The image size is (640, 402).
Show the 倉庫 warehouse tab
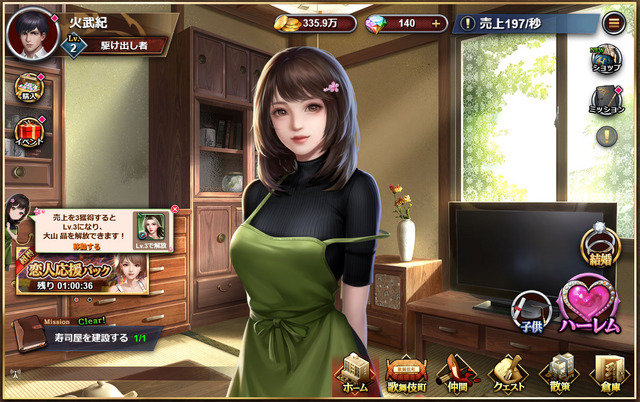pos(610,377)
